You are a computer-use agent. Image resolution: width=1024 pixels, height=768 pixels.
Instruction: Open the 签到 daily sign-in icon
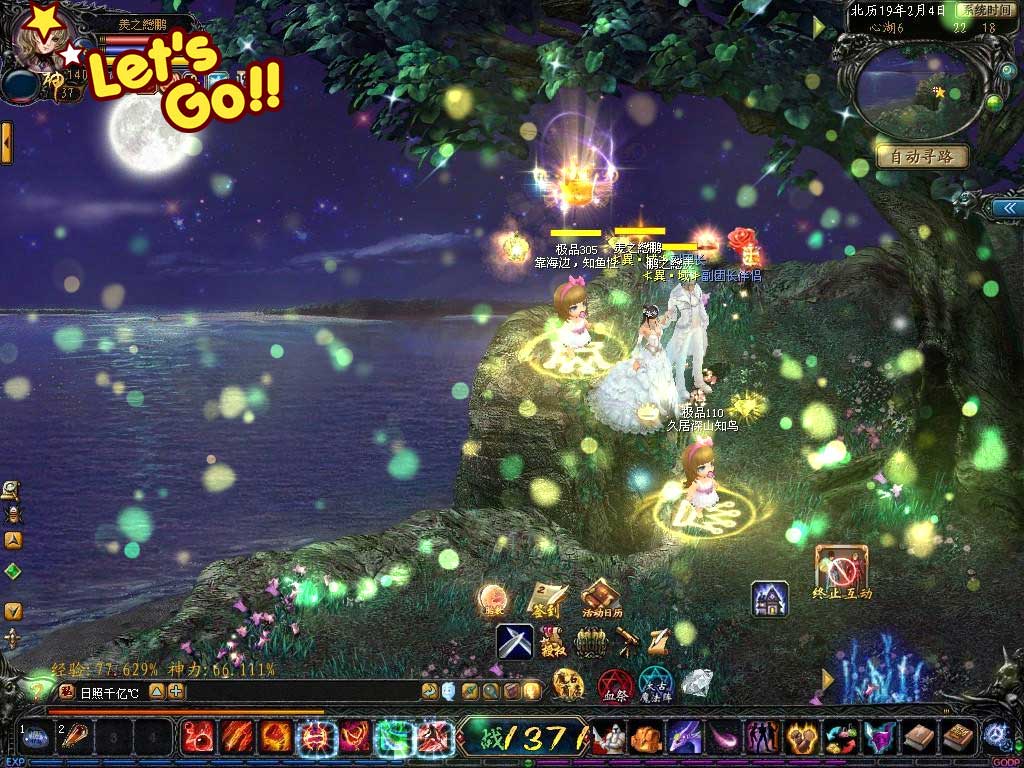pos(547,599)
